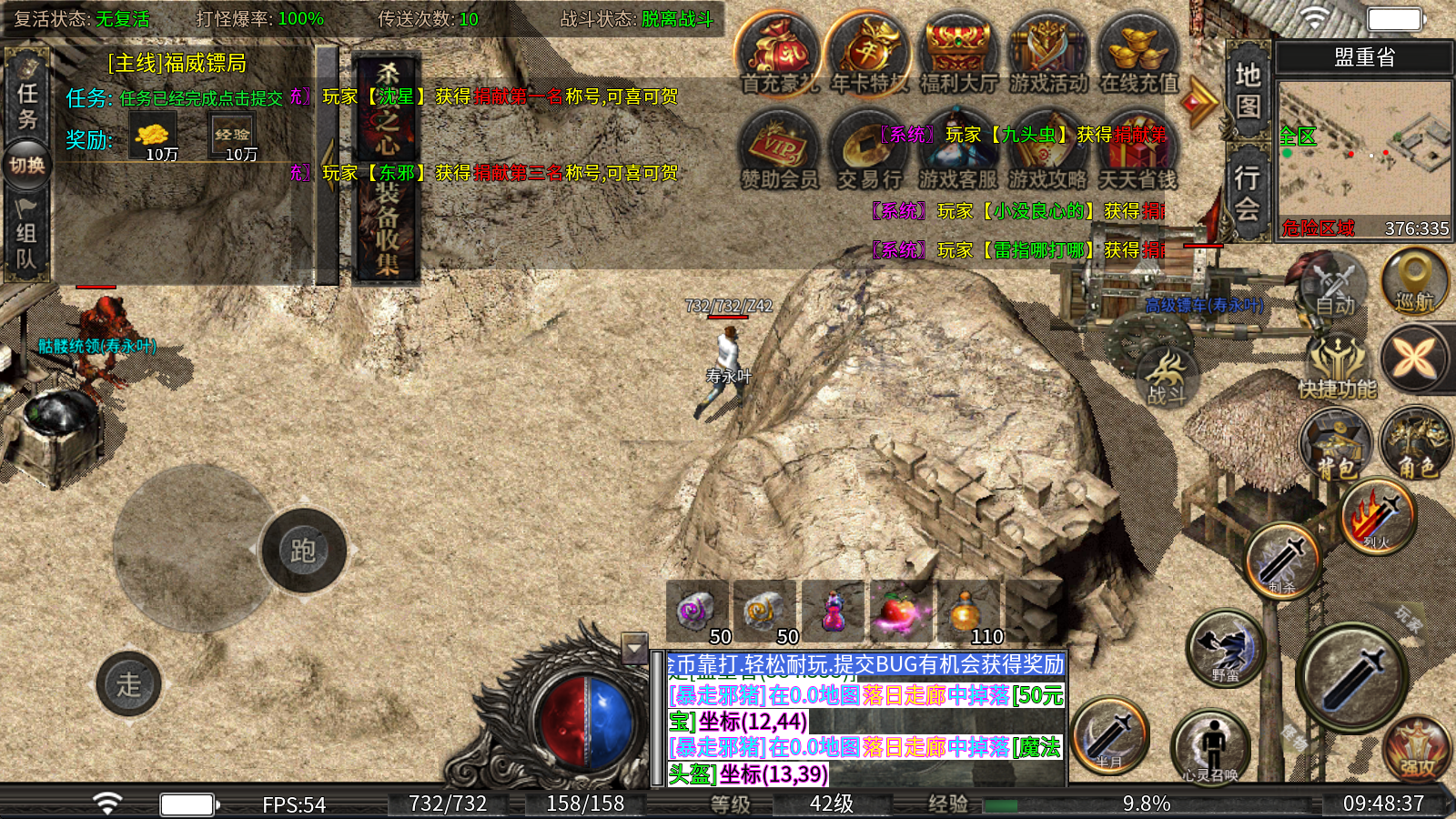Open the 在线充值 online recharge icon
Image resolution: width=1456 pixels, height=819 pixels.
(1137, 55)
